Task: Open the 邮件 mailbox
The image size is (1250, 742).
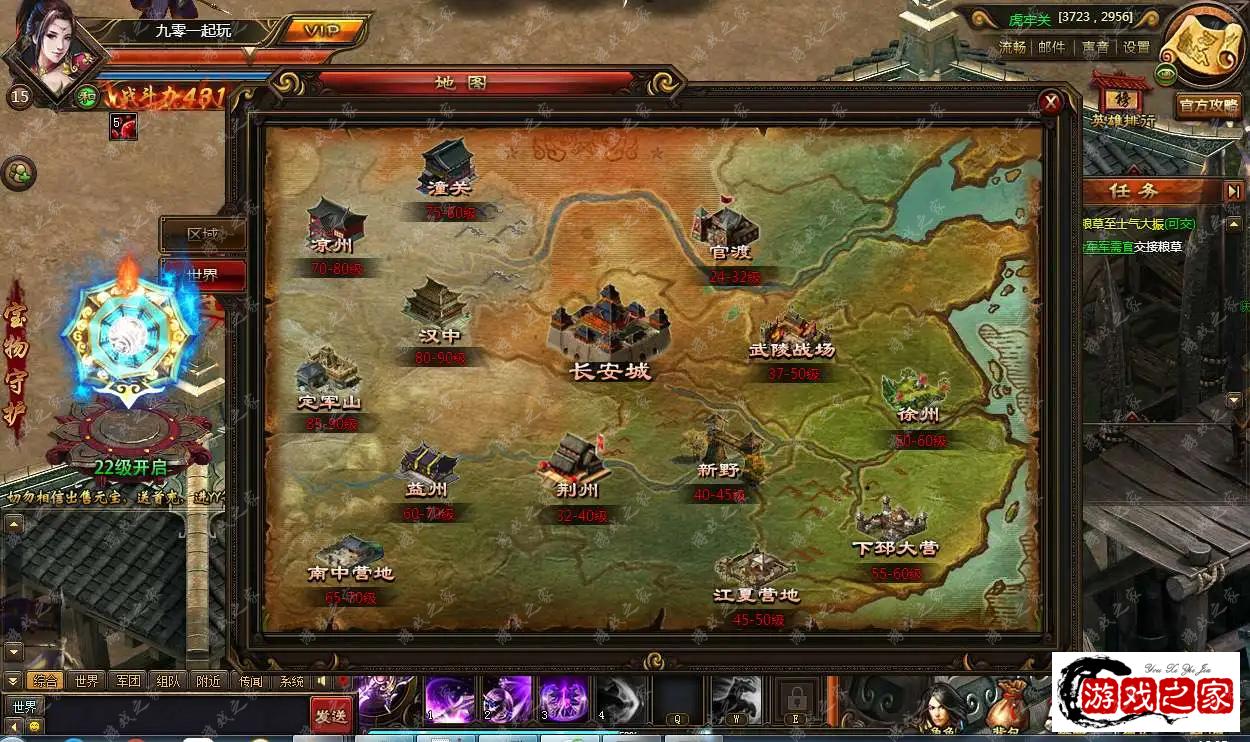Action: 1052,47
